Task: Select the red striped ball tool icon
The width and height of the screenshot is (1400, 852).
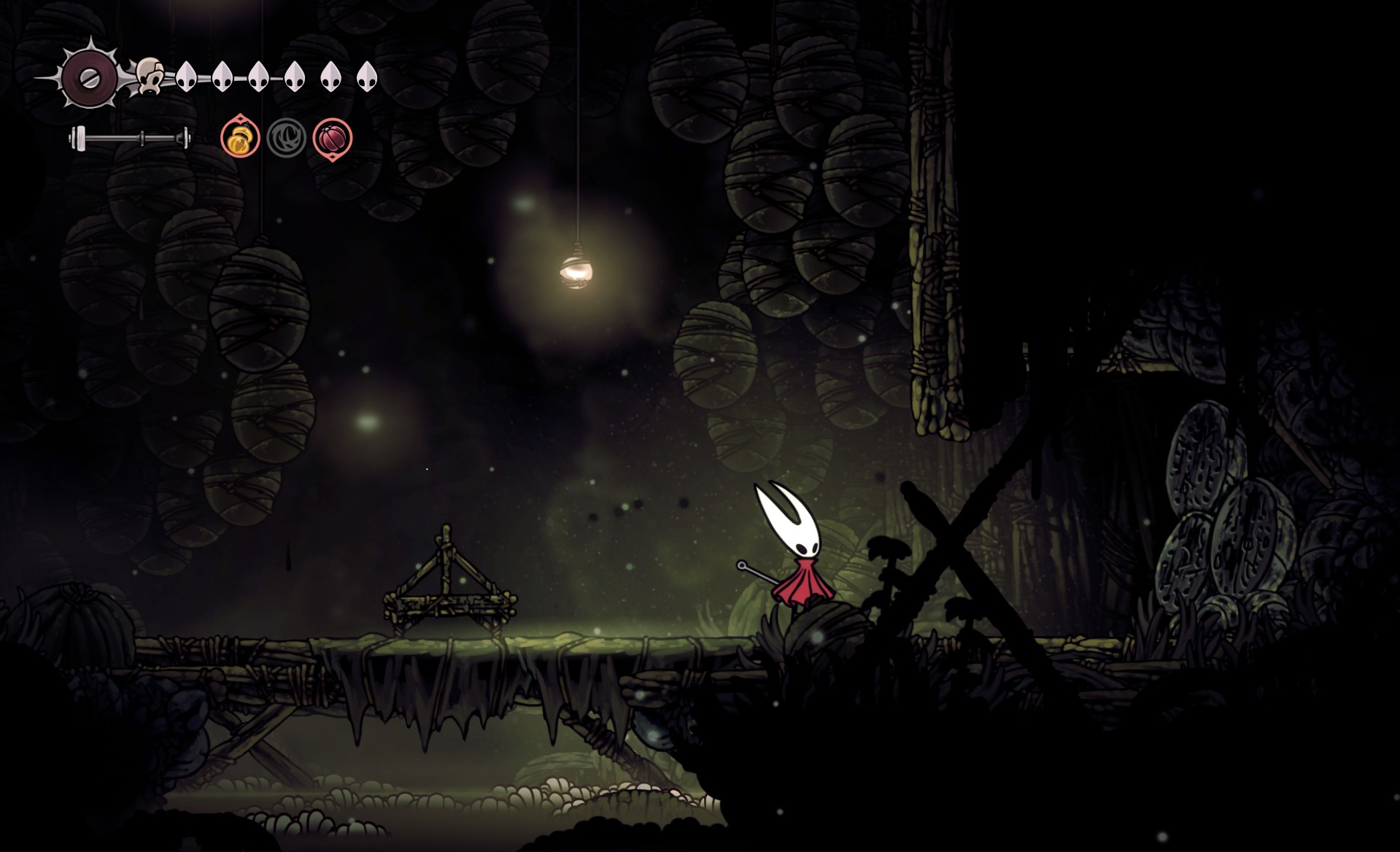Action: pyautogui.click(x=333, y=137)
